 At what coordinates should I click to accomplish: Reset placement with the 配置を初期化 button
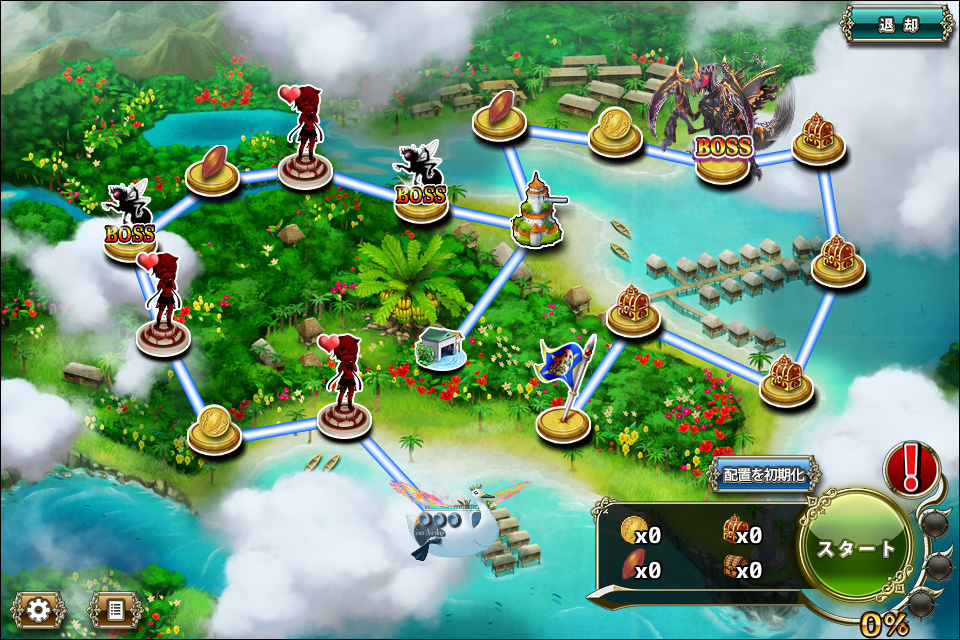[763, 474]
